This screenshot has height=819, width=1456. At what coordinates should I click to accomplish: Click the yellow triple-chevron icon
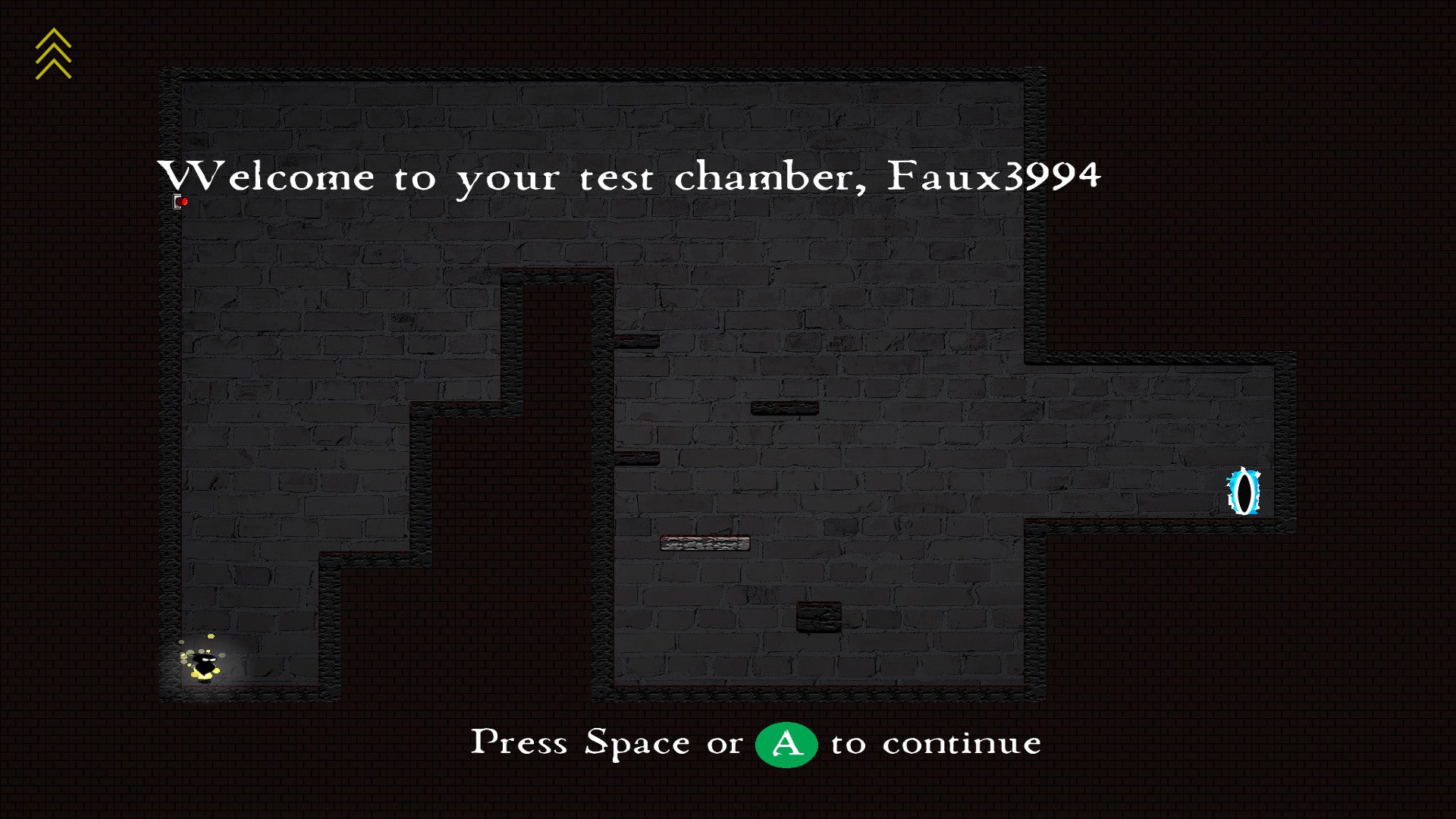click(53, 54)
